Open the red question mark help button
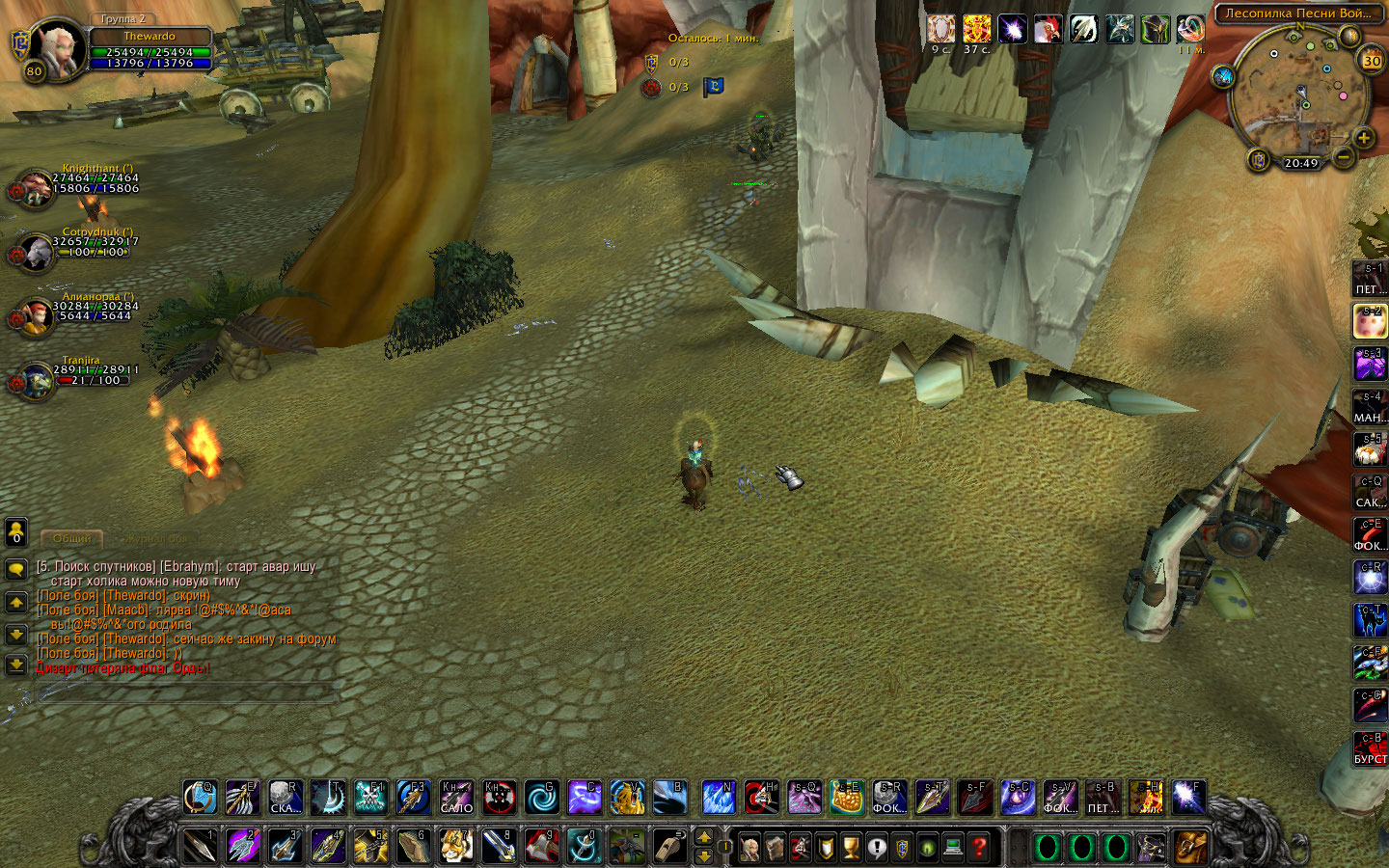The image size is (1389, 868). click(979, 848)
